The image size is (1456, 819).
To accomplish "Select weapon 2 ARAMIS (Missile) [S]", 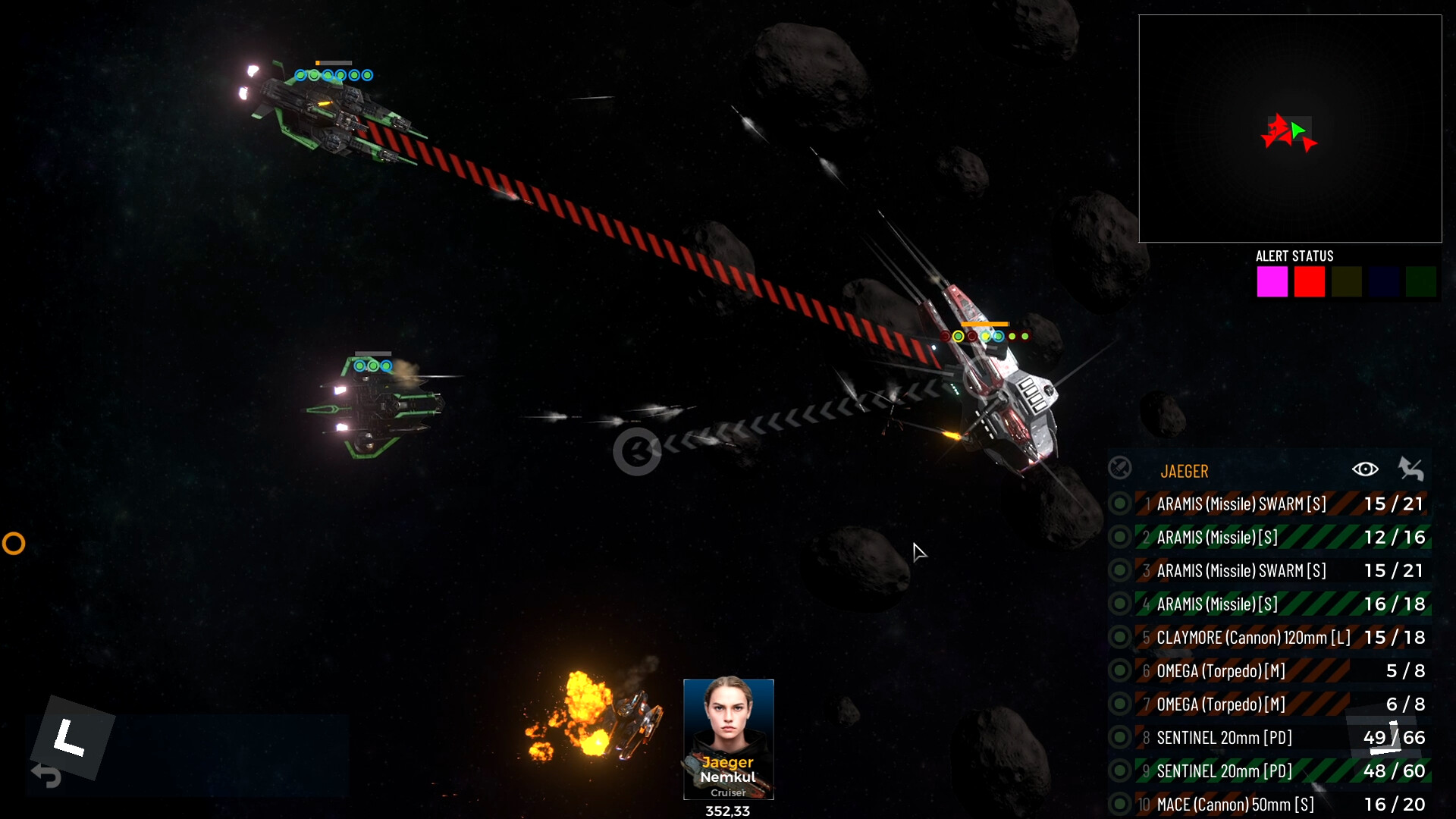I will click(x=1217, y=538).
